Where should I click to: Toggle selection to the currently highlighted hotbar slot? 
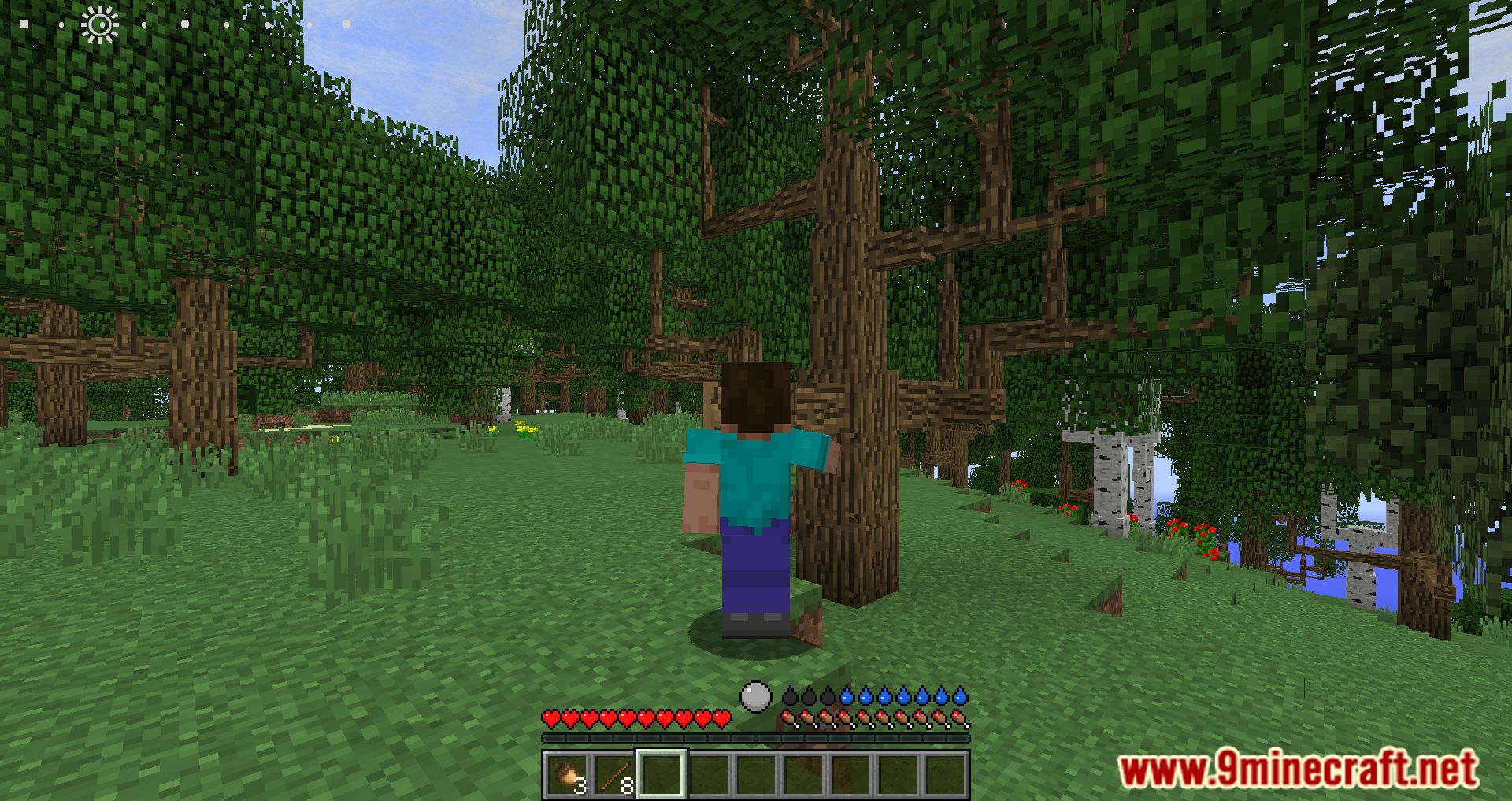(x=661, y=774)
